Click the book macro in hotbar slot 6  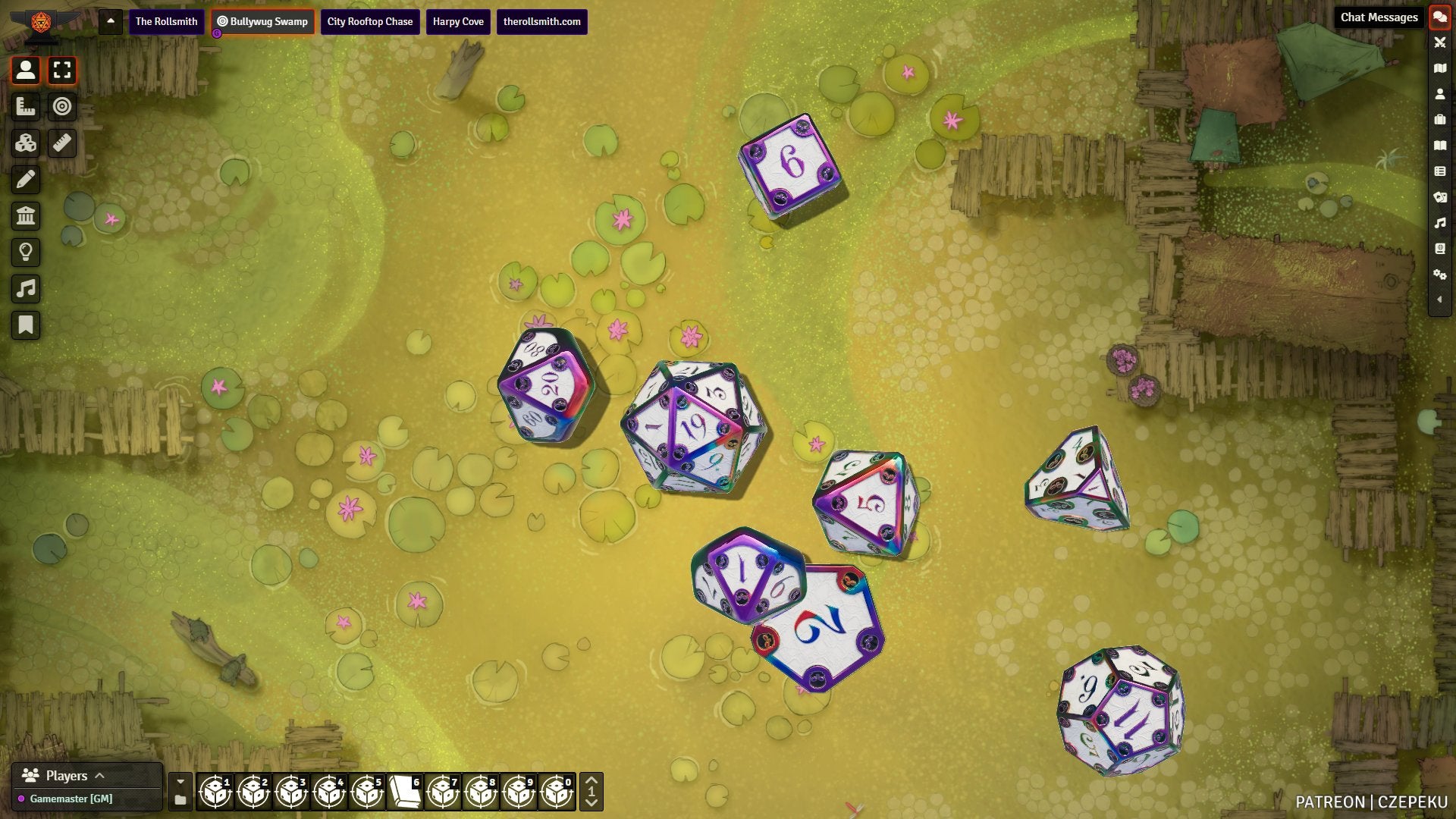coord(405,792)
